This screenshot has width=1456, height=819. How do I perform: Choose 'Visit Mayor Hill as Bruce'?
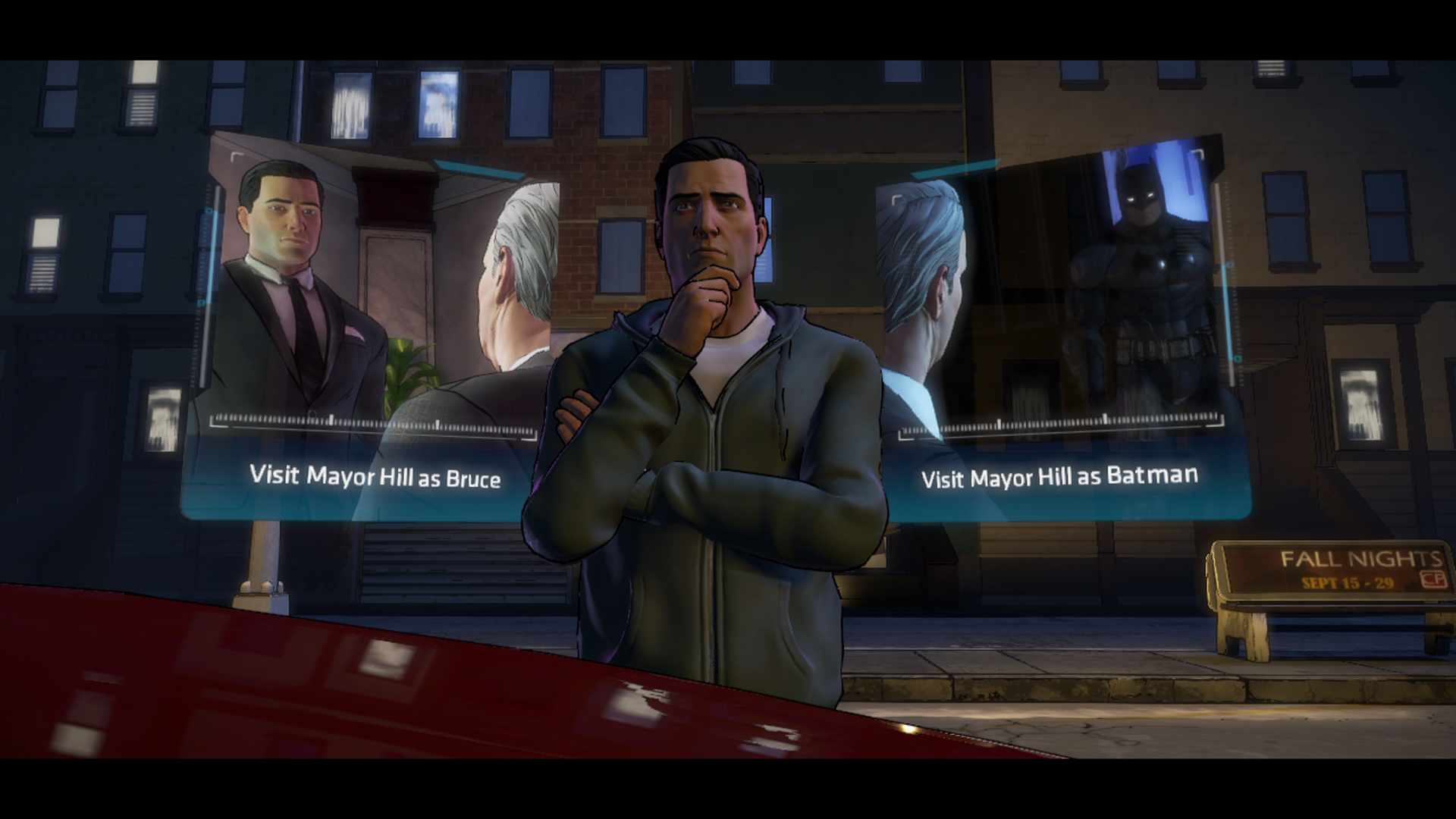coord(372,477)
